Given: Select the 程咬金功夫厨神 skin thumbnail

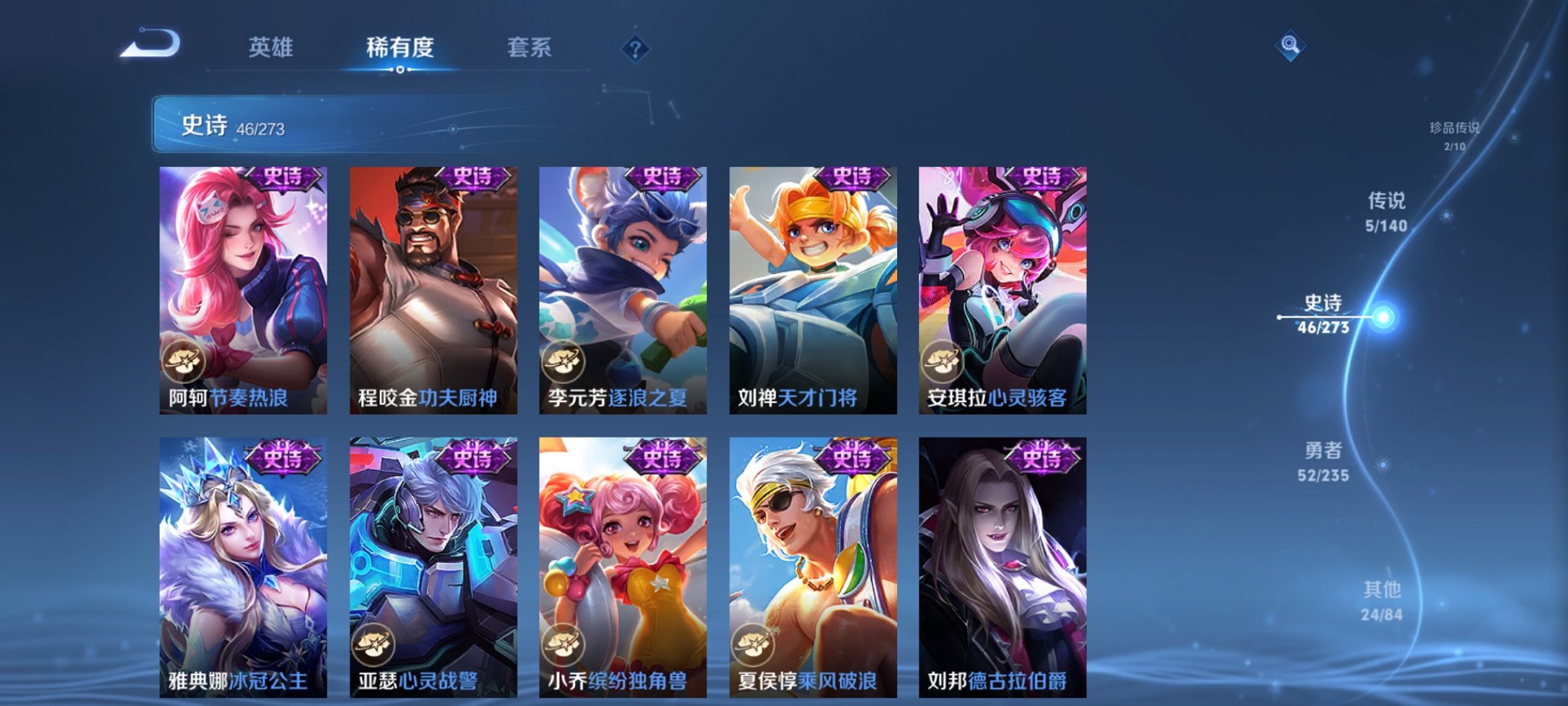Looking at the screenshot, I should (x=433, y=292).
